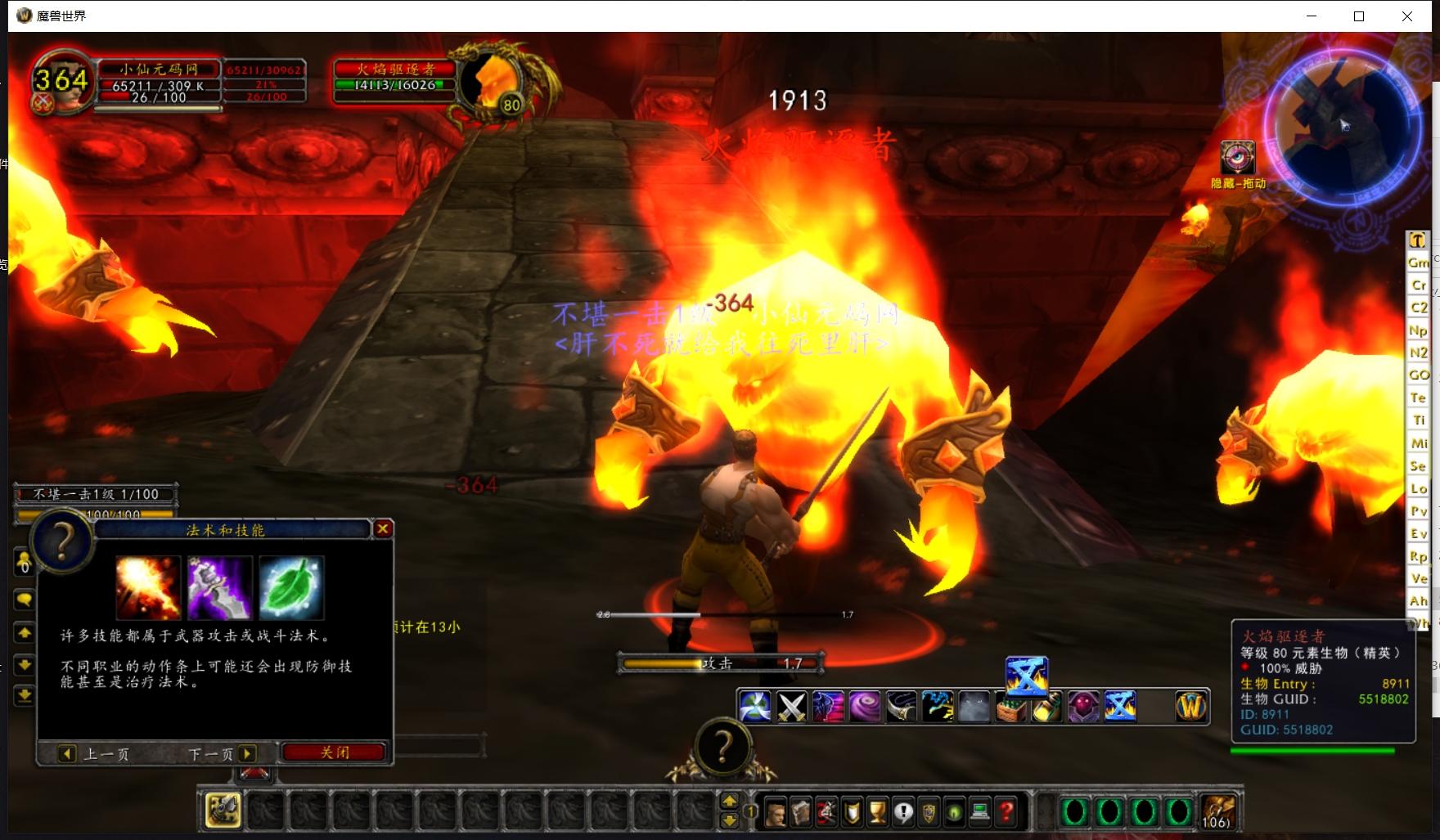Open achievements via the gold trophy button
This screenshot has width=1440, height=840.
[877, 812]
